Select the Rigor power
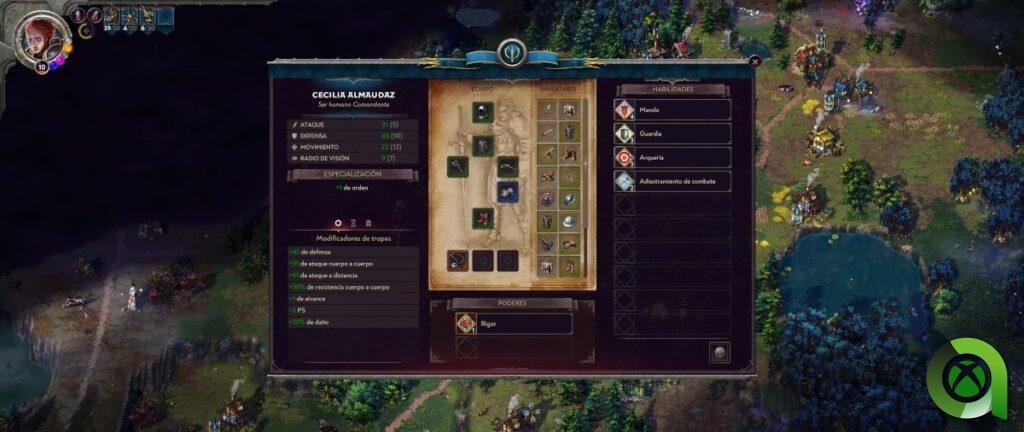This screenshot has width=1024, height=432. click(513, 323)
